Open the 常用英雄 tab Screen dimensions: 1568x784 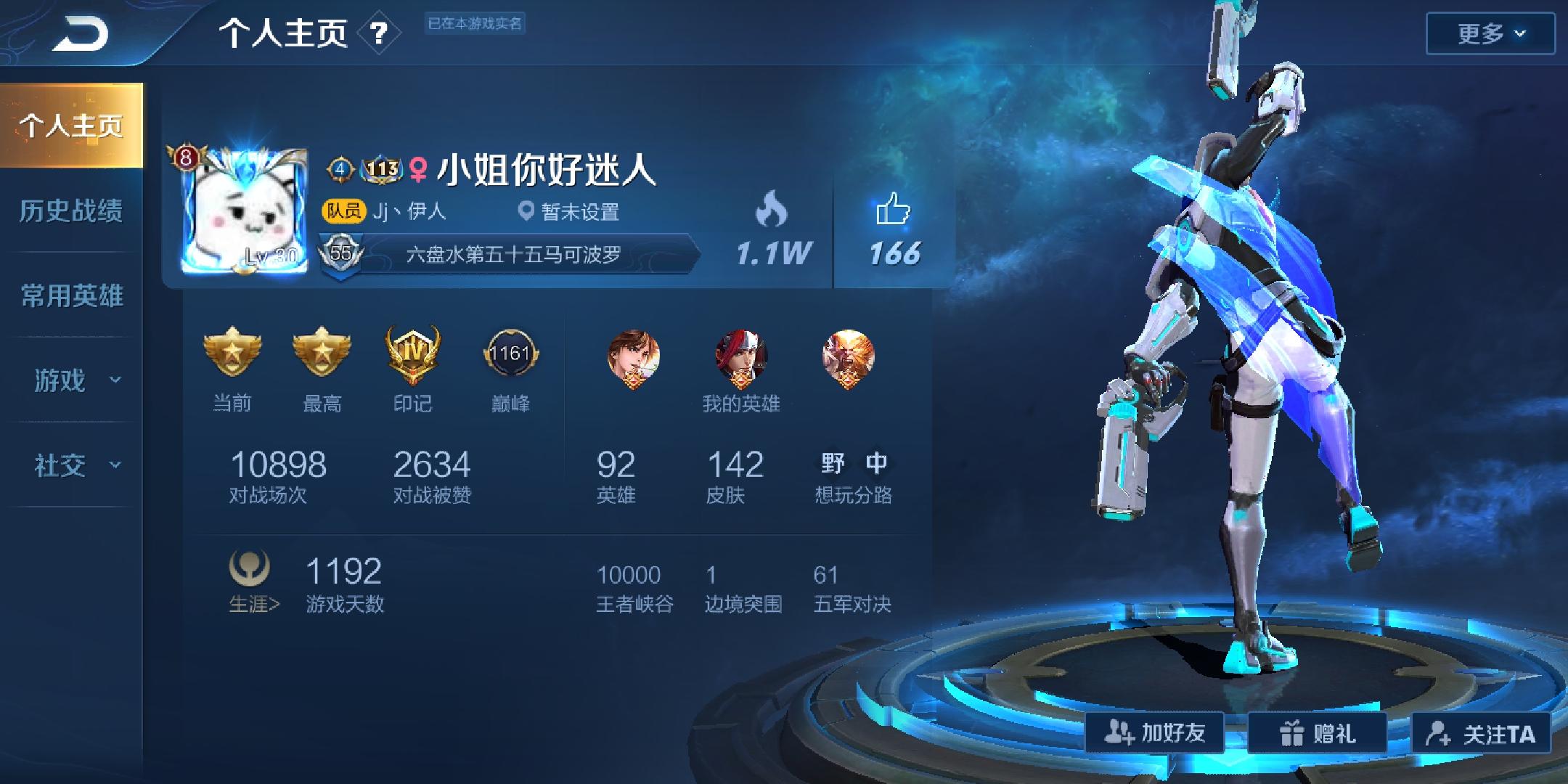tap(73, 296)
